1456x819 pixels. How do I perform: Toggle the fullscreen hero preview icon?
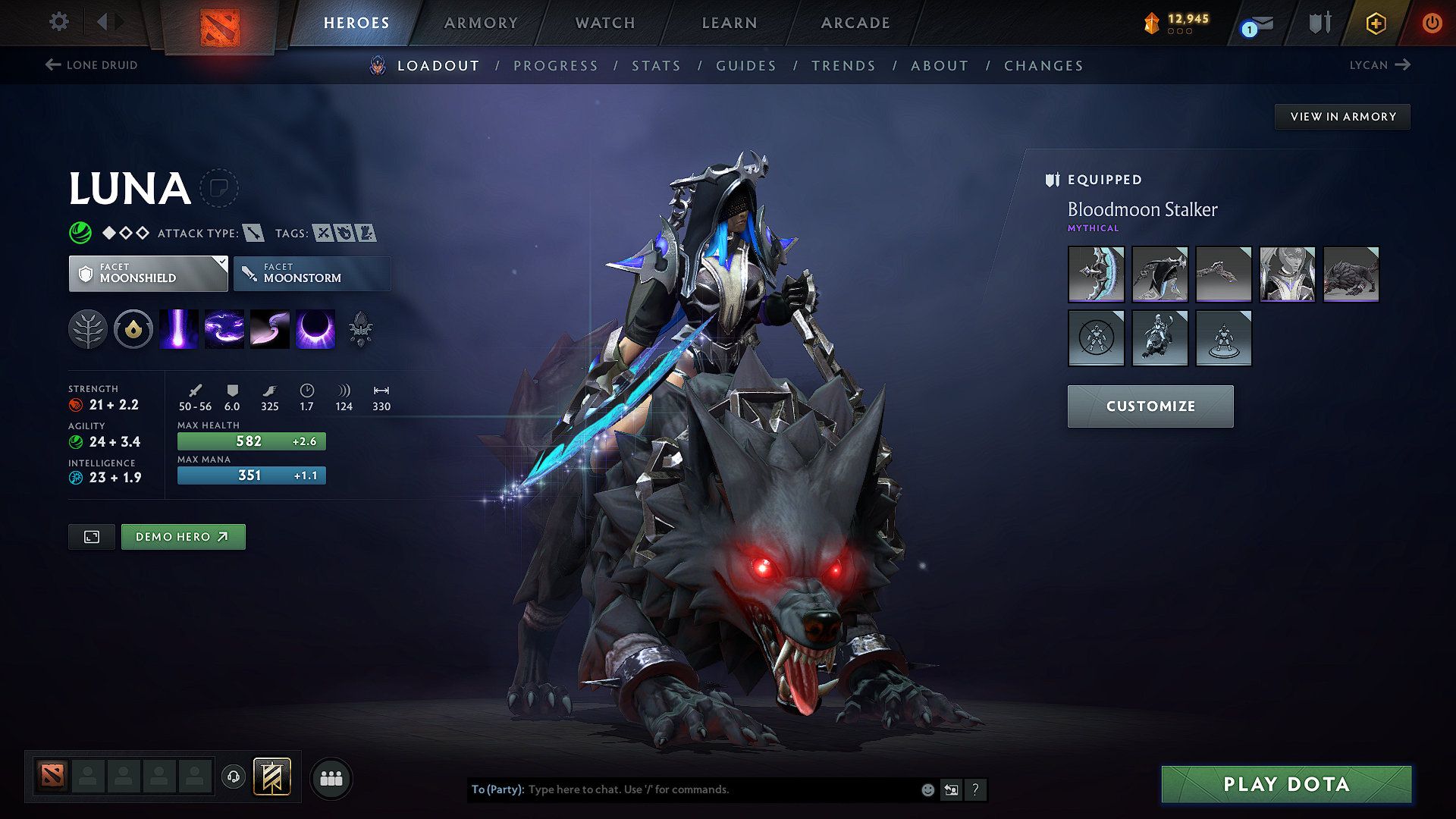click(91, 536)
